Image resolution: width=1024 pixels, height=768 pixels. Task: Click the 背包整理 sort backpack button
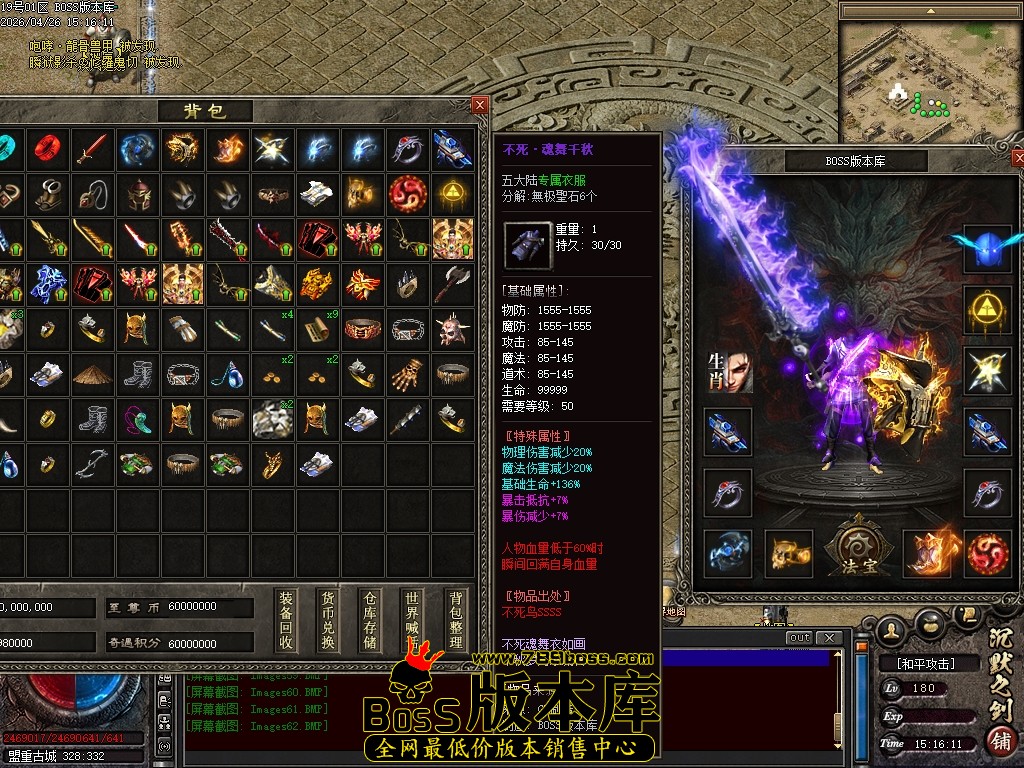tap(455, 619)
